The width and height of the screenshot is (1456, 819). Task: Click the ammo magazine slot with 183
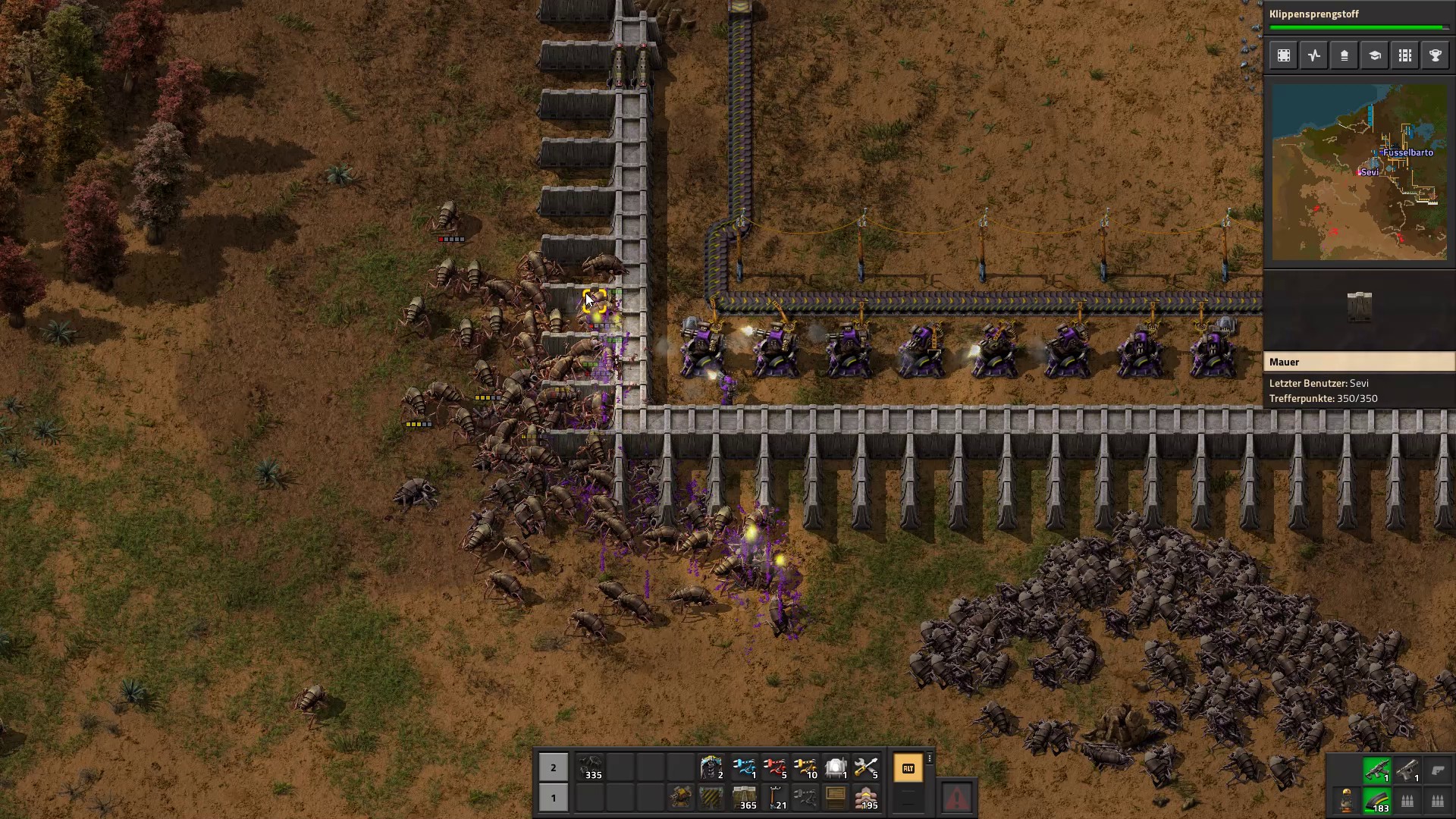pyautogui.click(x=1376, y=801)
